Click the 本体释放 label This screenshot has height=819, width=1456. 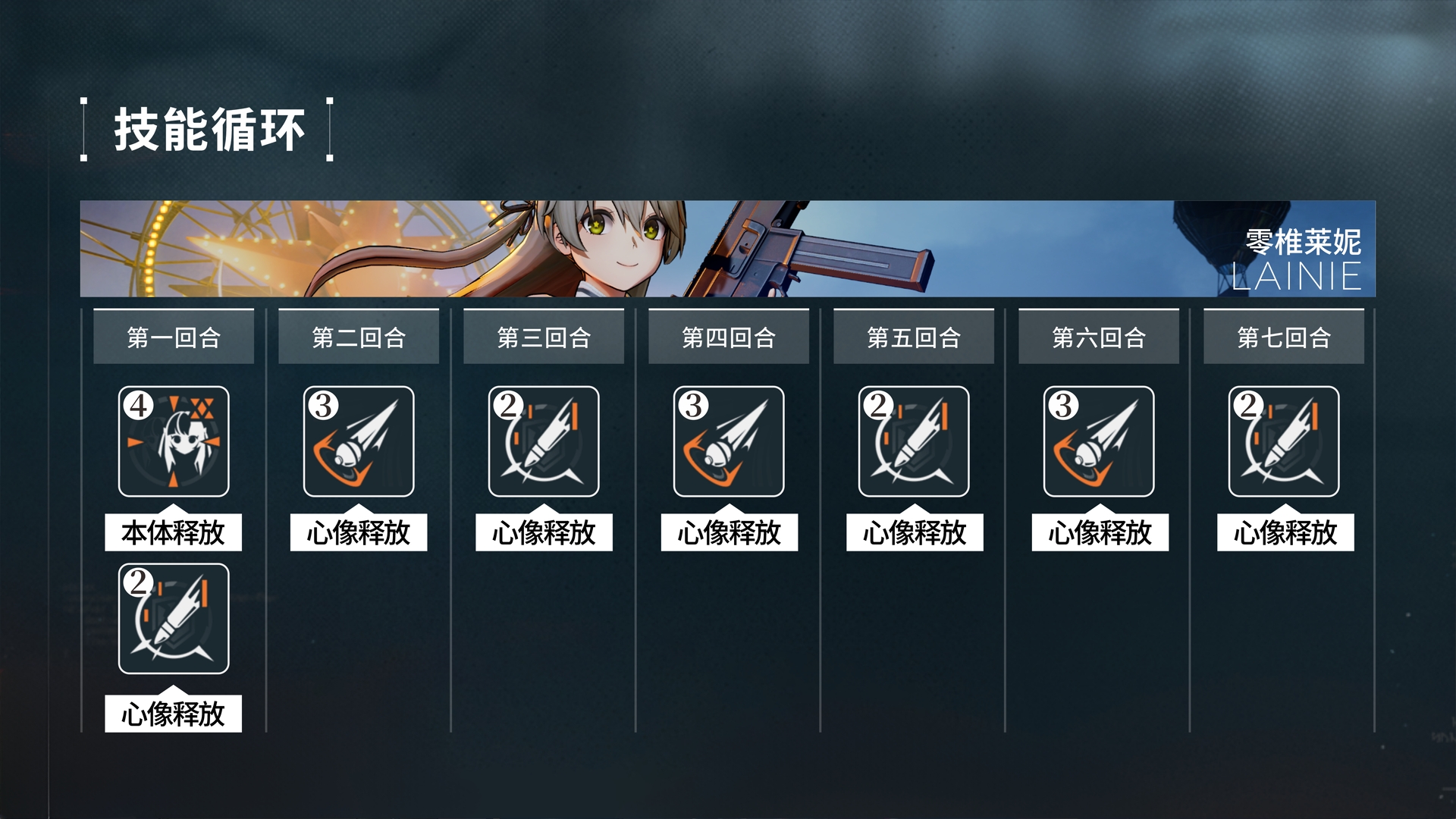pos(174,532)
